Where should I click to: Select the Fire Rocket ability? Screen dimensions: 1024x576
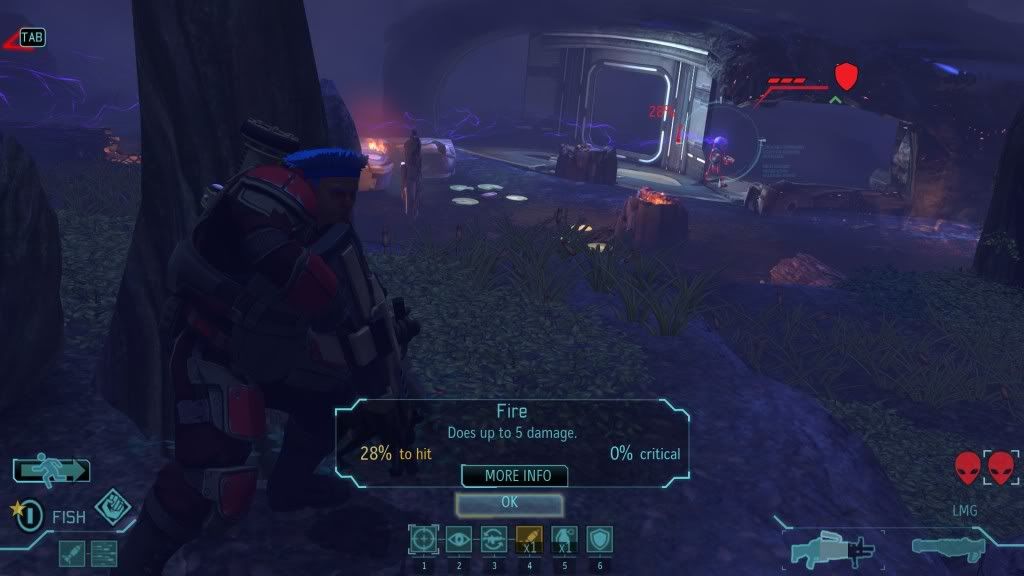pyautogui.click(x=529, y=540)
